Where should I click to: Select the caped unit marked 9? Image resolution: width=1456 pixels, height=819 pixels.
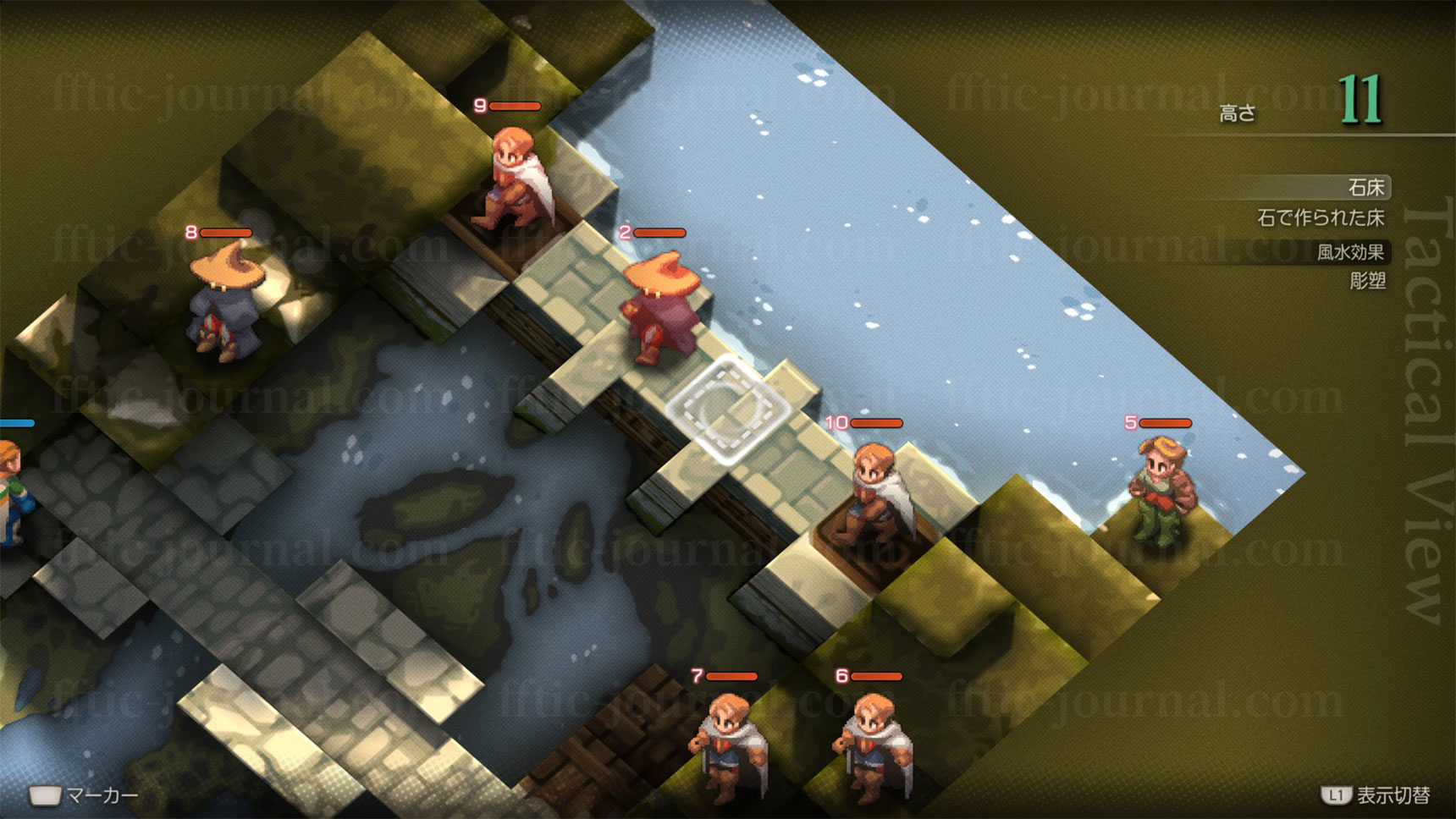pyautogui.click(x=518, y=179)
